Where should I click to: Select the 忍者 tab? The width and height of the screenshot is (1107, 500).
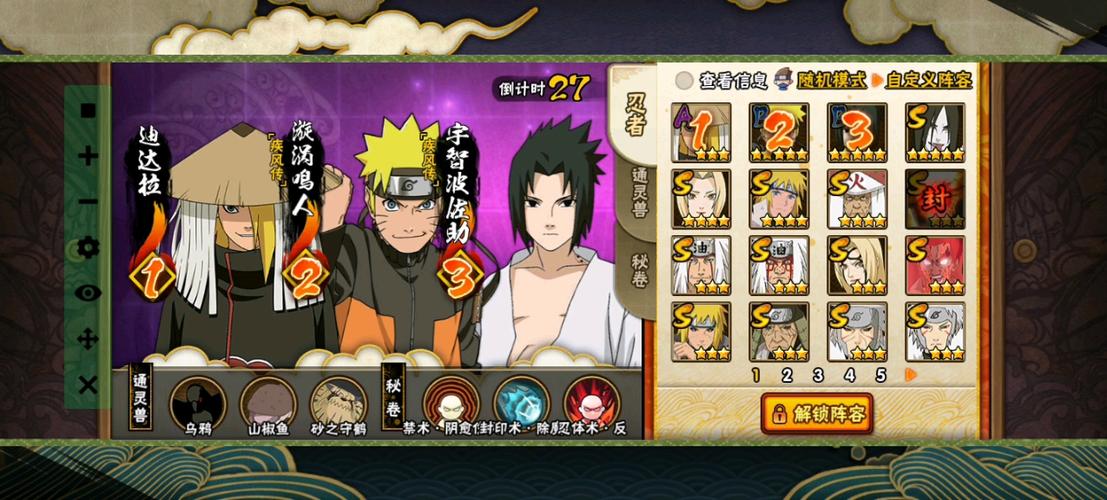(x=635, y=113)
